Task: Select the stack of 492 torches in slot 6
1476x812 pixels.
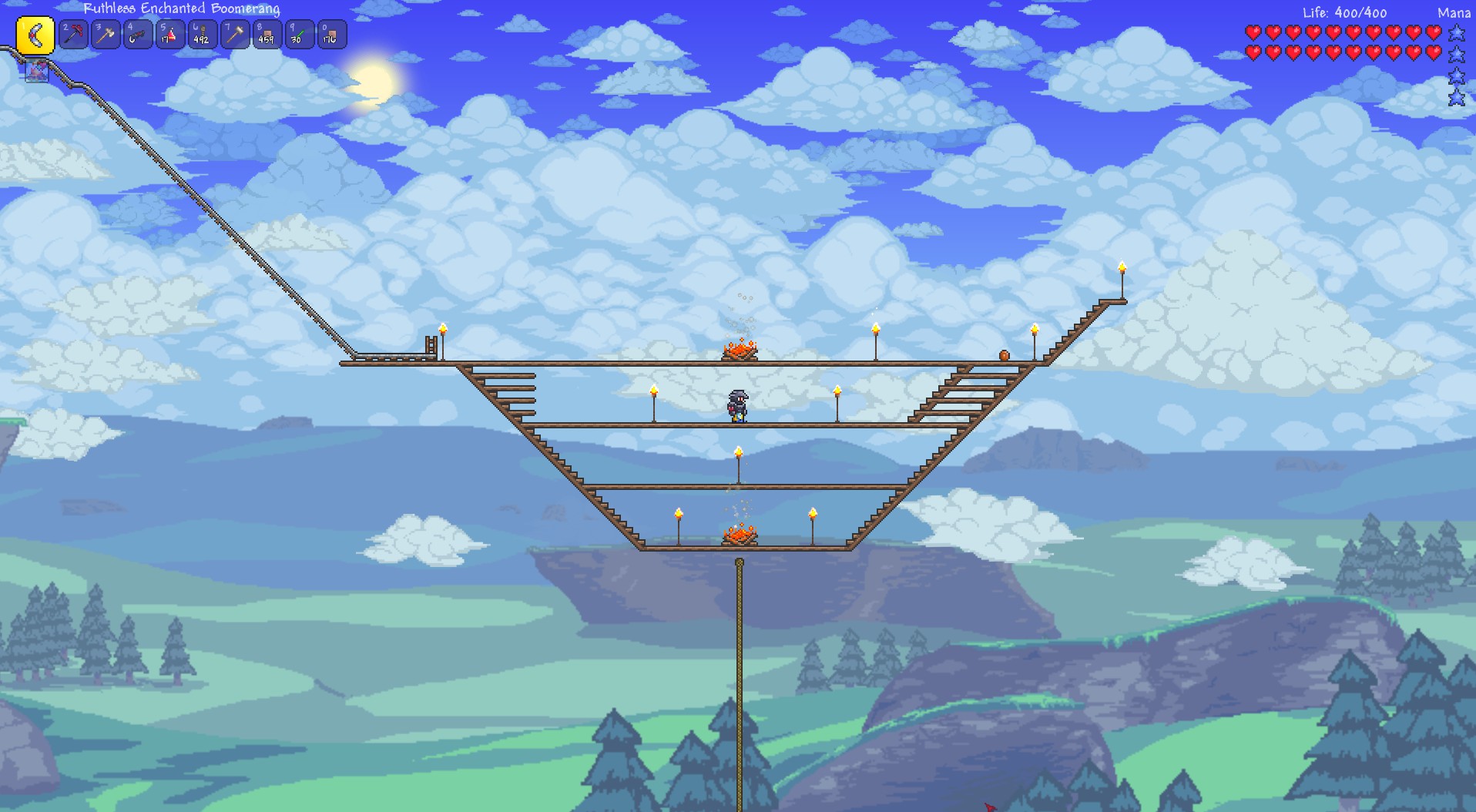Action: coord(202,35)
